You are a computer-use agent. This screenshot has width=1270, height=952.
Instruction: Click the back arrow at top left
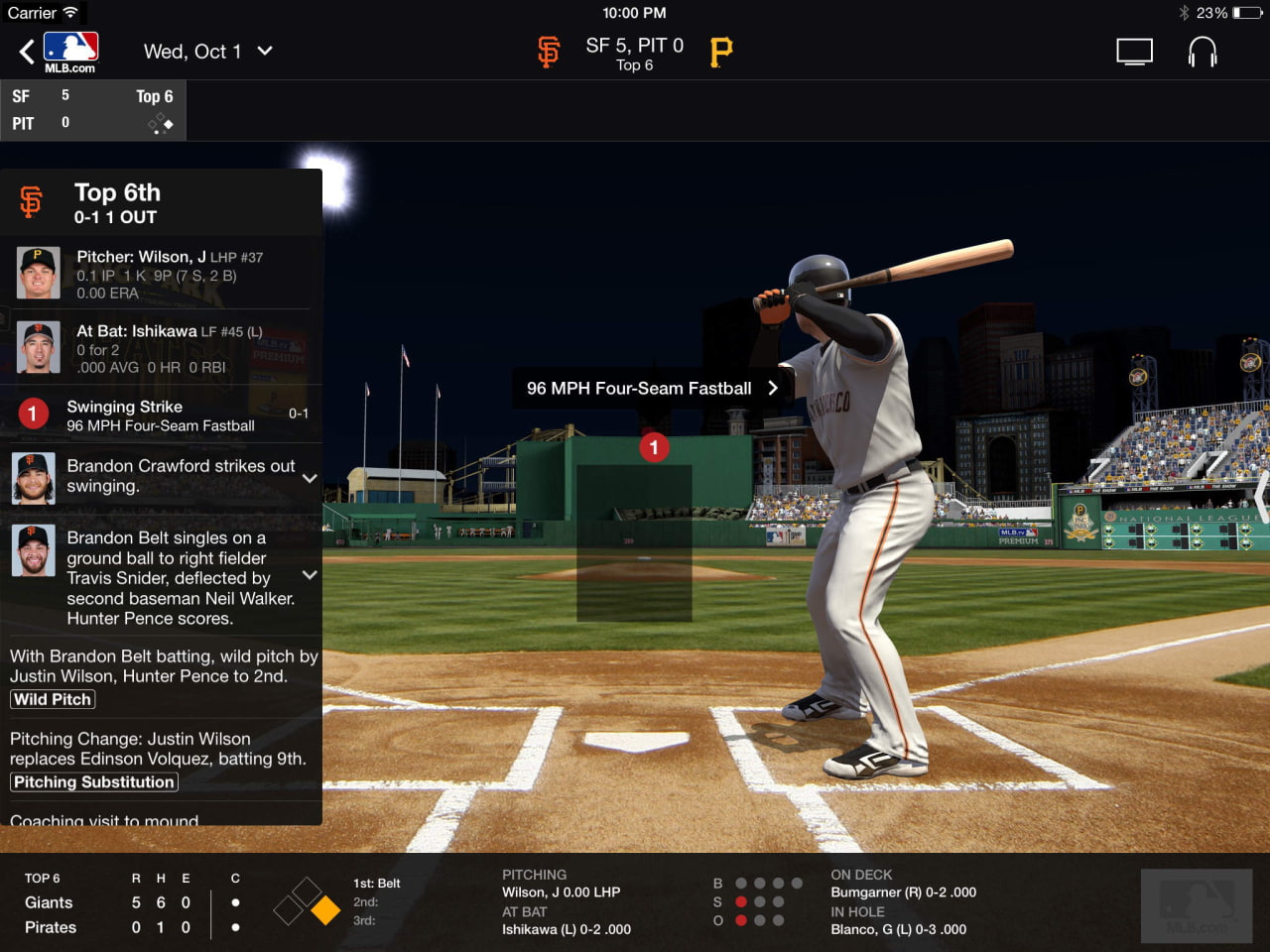point(25,51)
